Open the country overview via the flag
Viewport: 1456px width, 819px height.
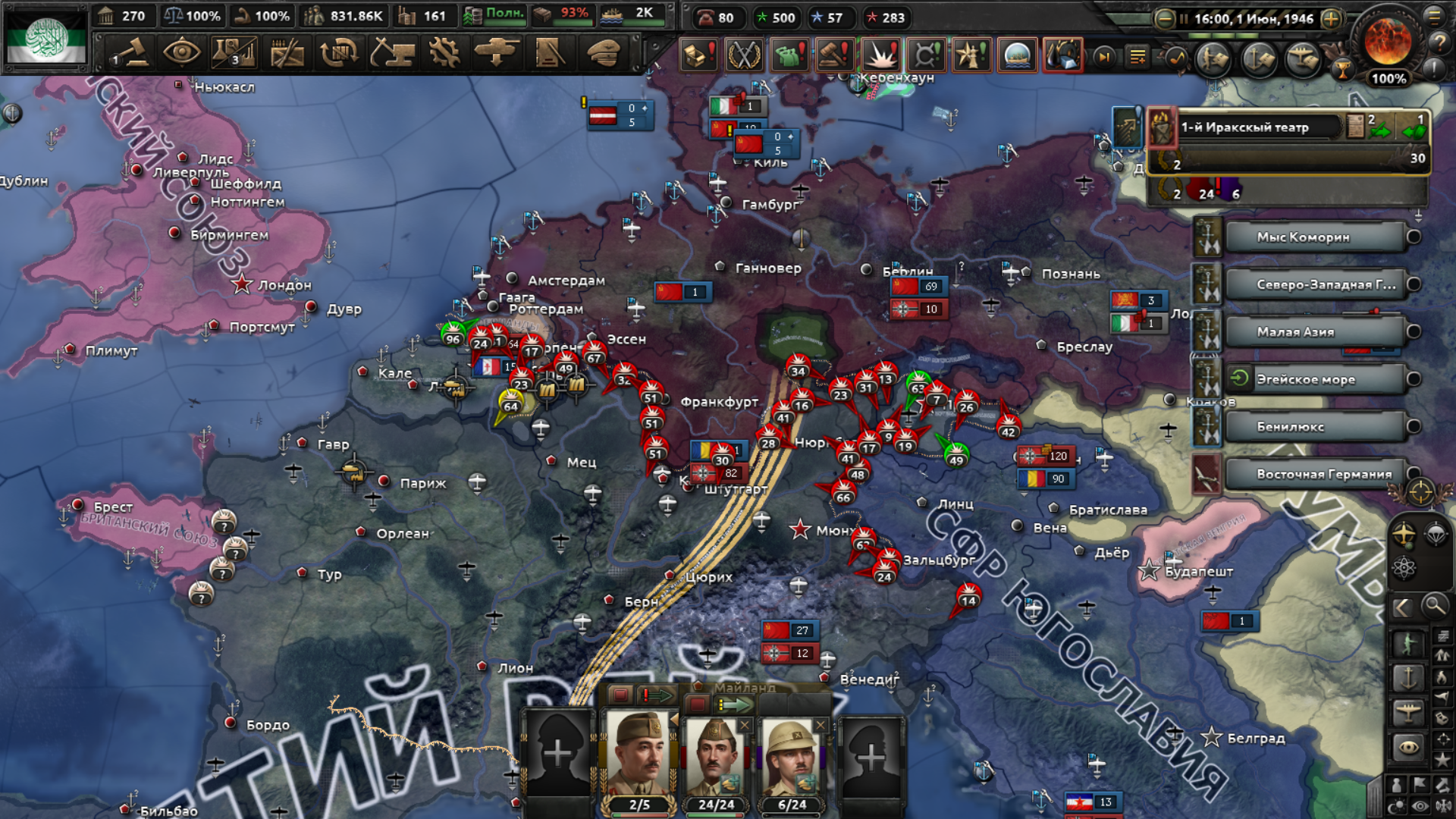[x=45, y=38]
